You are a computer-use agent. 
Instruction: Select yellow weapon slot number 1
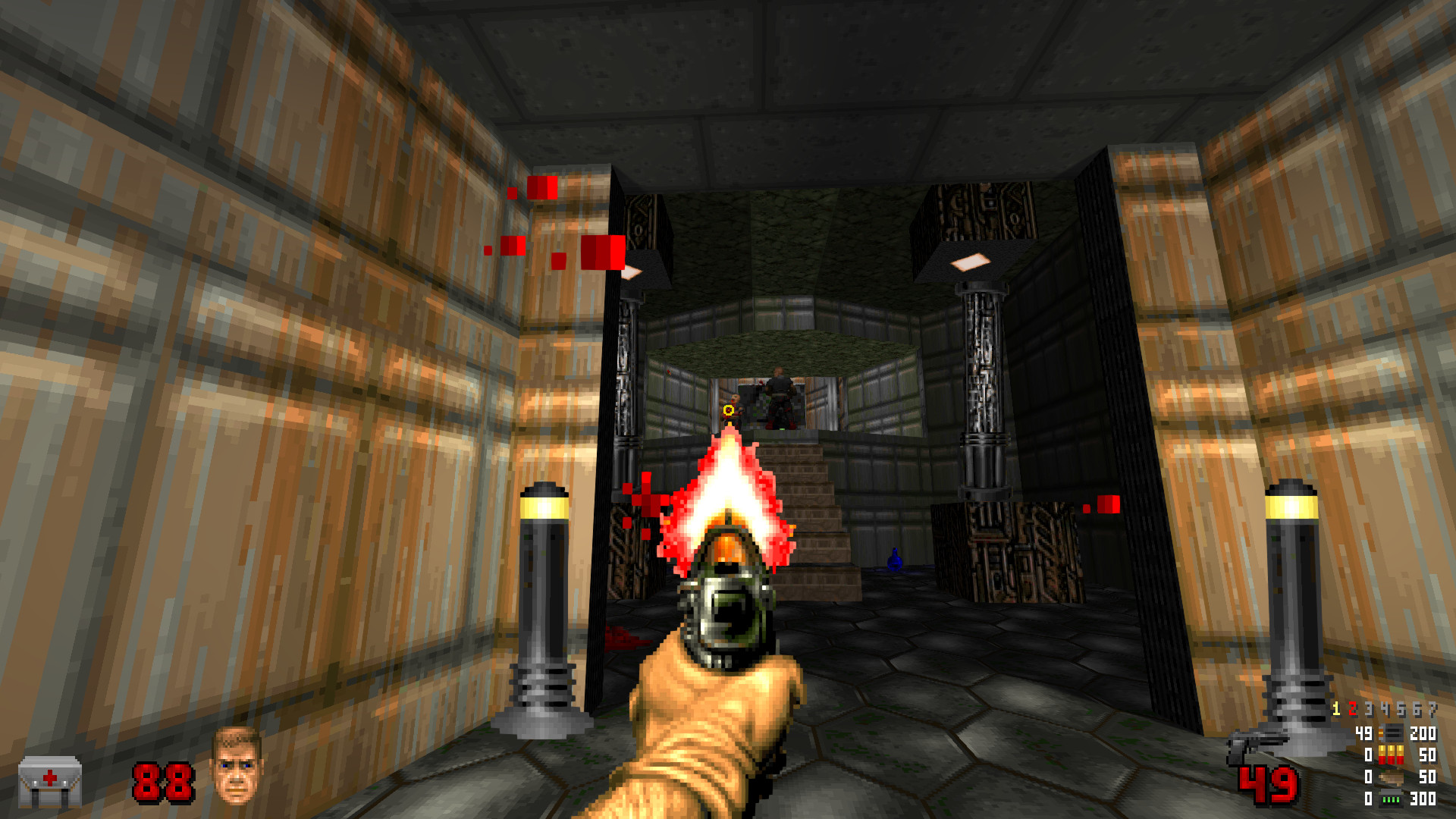(x=1336, y=708)
